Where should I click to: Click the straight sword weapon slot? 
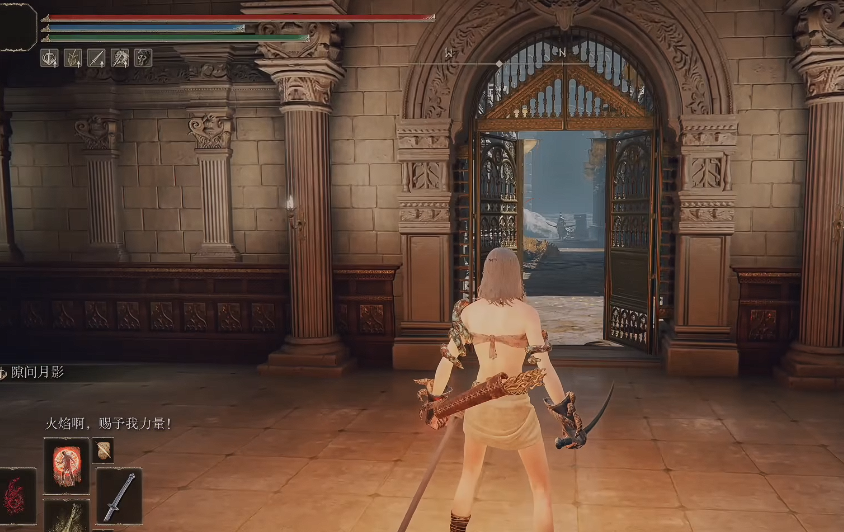pos(118,494)
